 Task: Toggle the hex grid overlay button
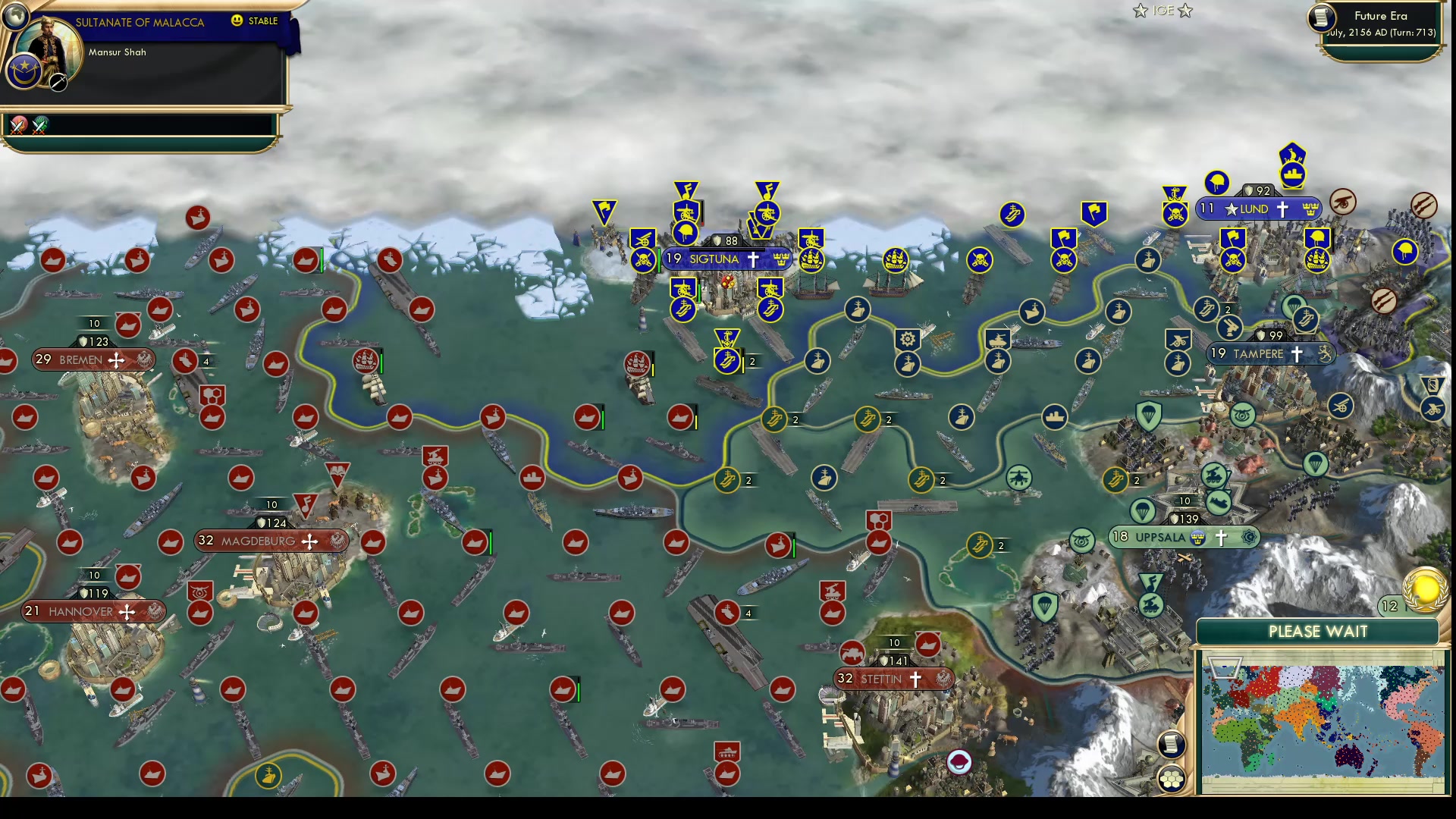pyautogui.click(x=1172, y=777)
